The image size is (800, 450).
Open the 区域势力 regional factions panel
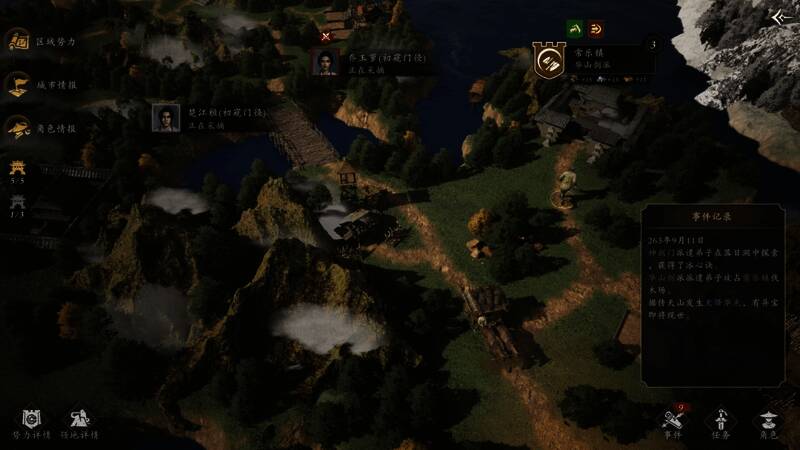pyautogui.click(x=18, y=42)
